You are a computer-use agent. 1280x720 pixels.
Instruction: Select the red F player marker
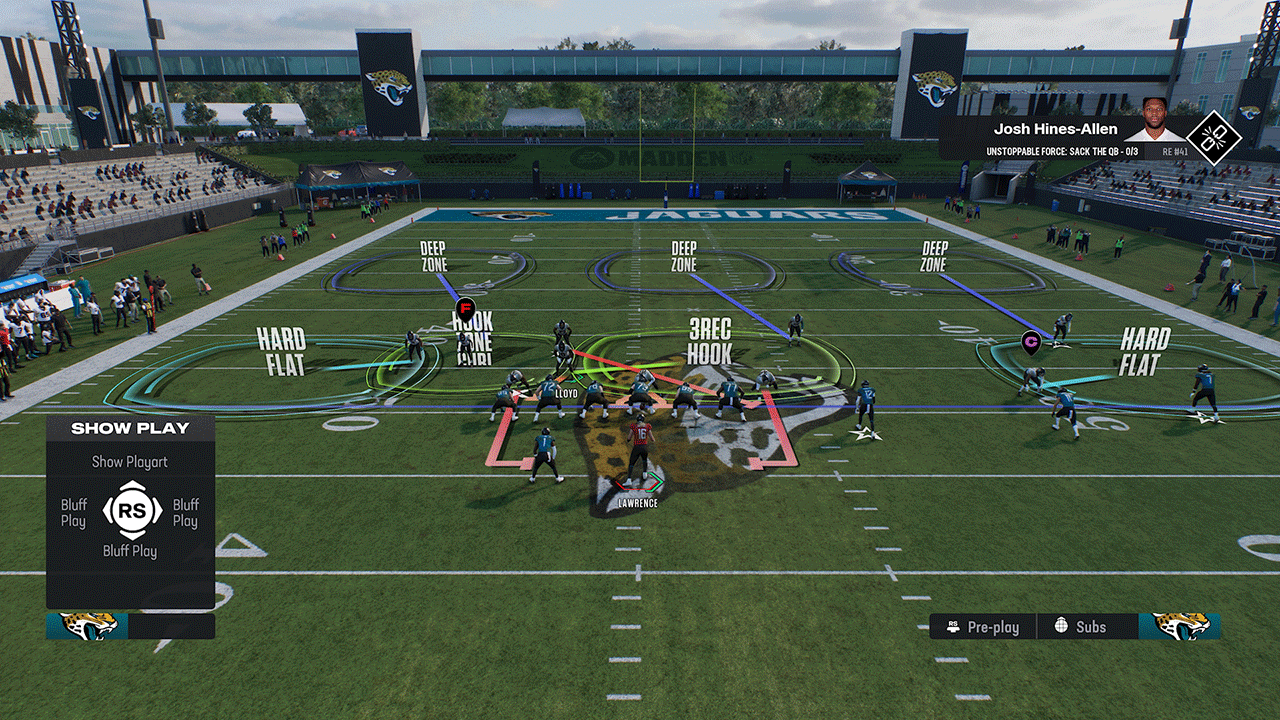pyautogui.click(x=464, y=307)
